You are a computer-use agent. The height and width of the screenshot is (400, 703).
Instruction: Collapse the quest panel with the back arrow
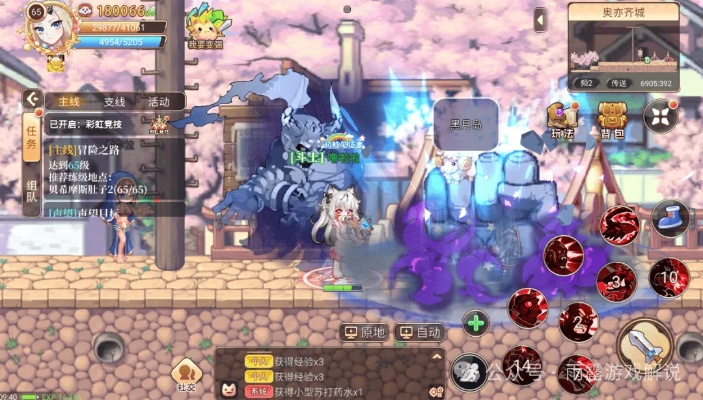click(x=32, y=100)
